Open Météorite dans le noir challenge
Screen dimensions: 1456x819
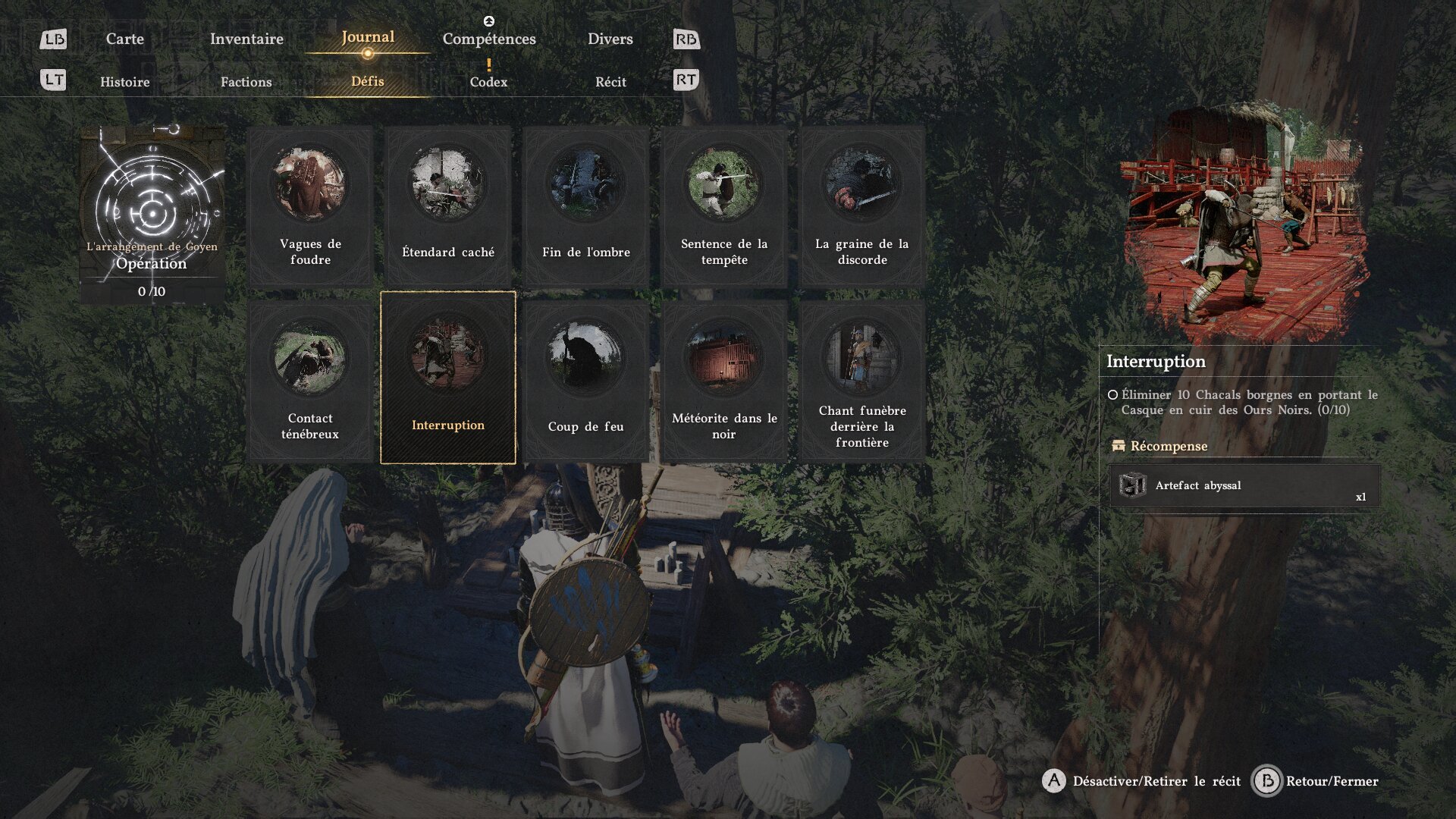point(723,381)
